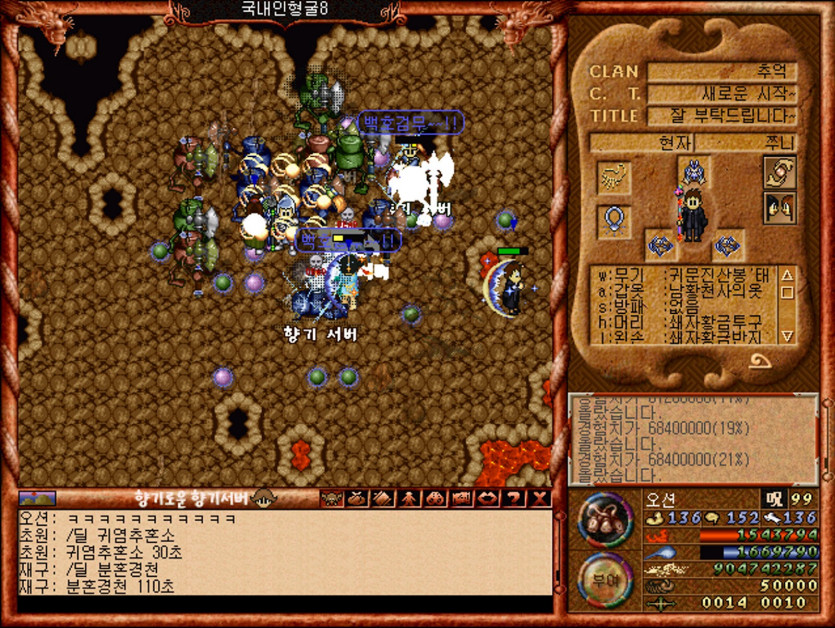Open the character figure toolbar icon
Screen dimensions: 835x628
(x=409, y=498)
